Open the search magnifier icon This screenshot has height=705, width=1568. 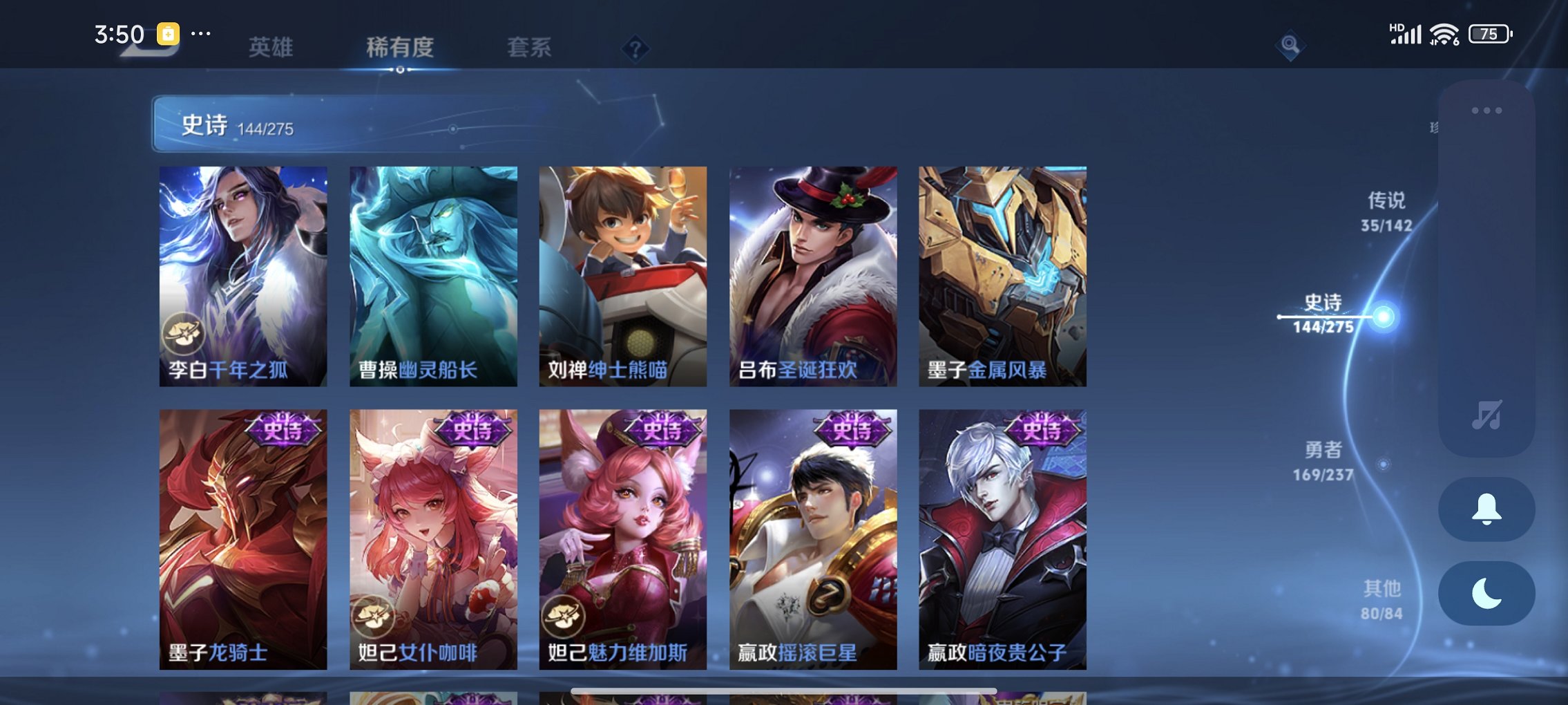[1290, 44]
